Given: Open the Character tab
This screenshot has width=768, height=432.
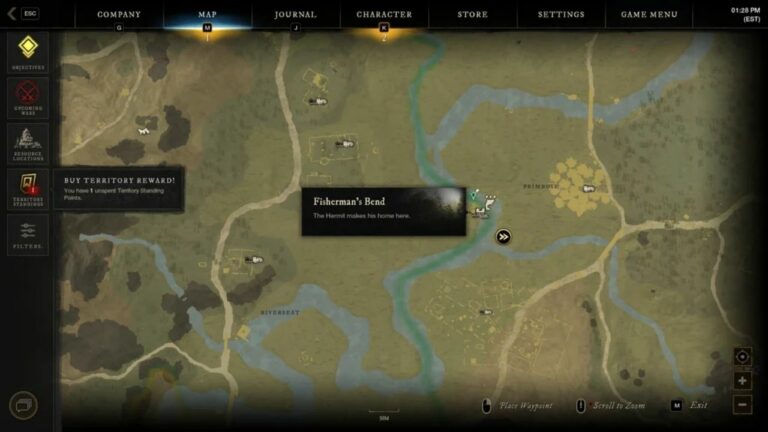Looking at the screenshot, I should pyautogui.click(x=384, y=15).
